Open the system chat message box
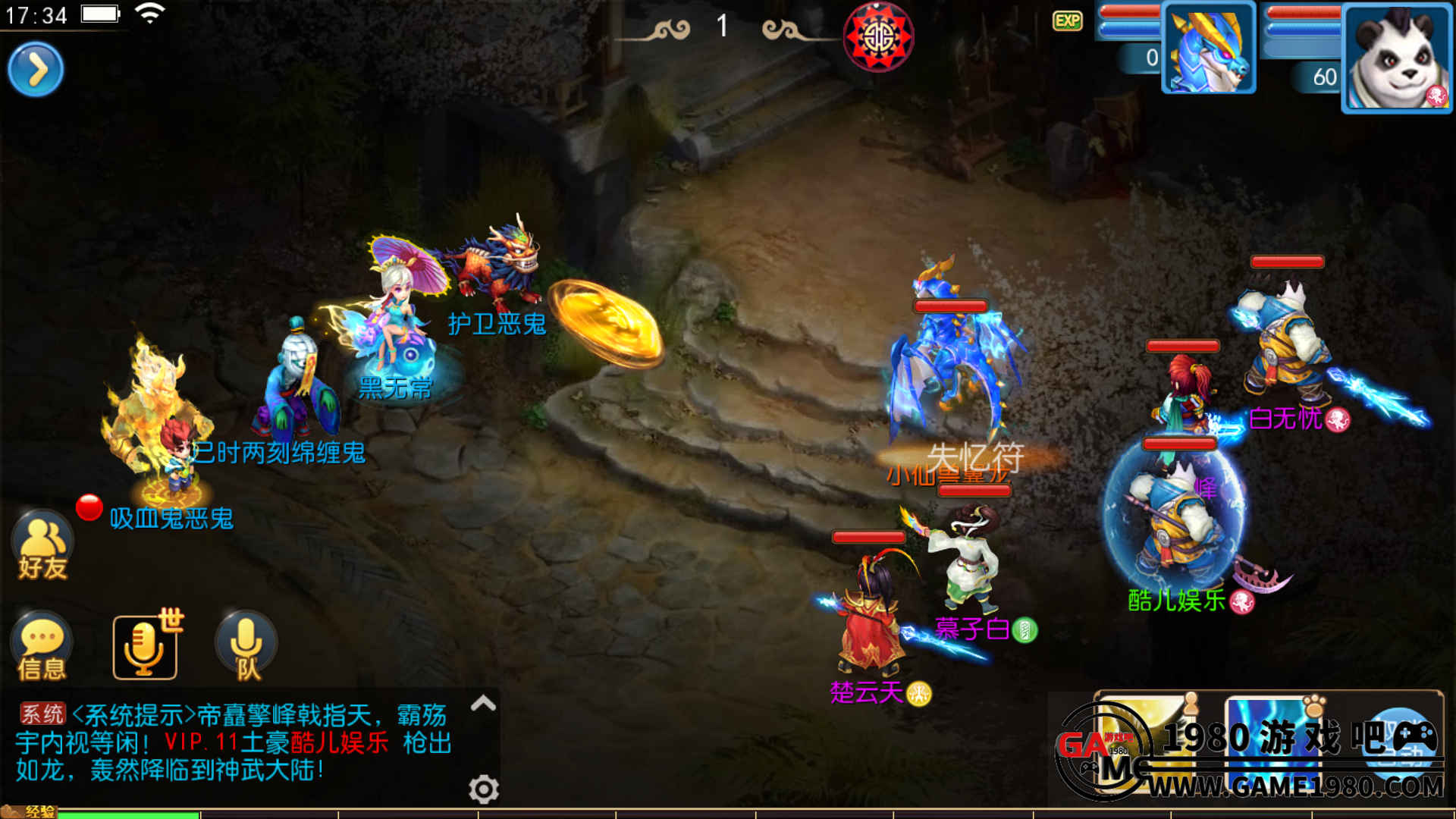The height and width of the screenshot is (819, 1456). pyautogui.click(x=235, y=742)
